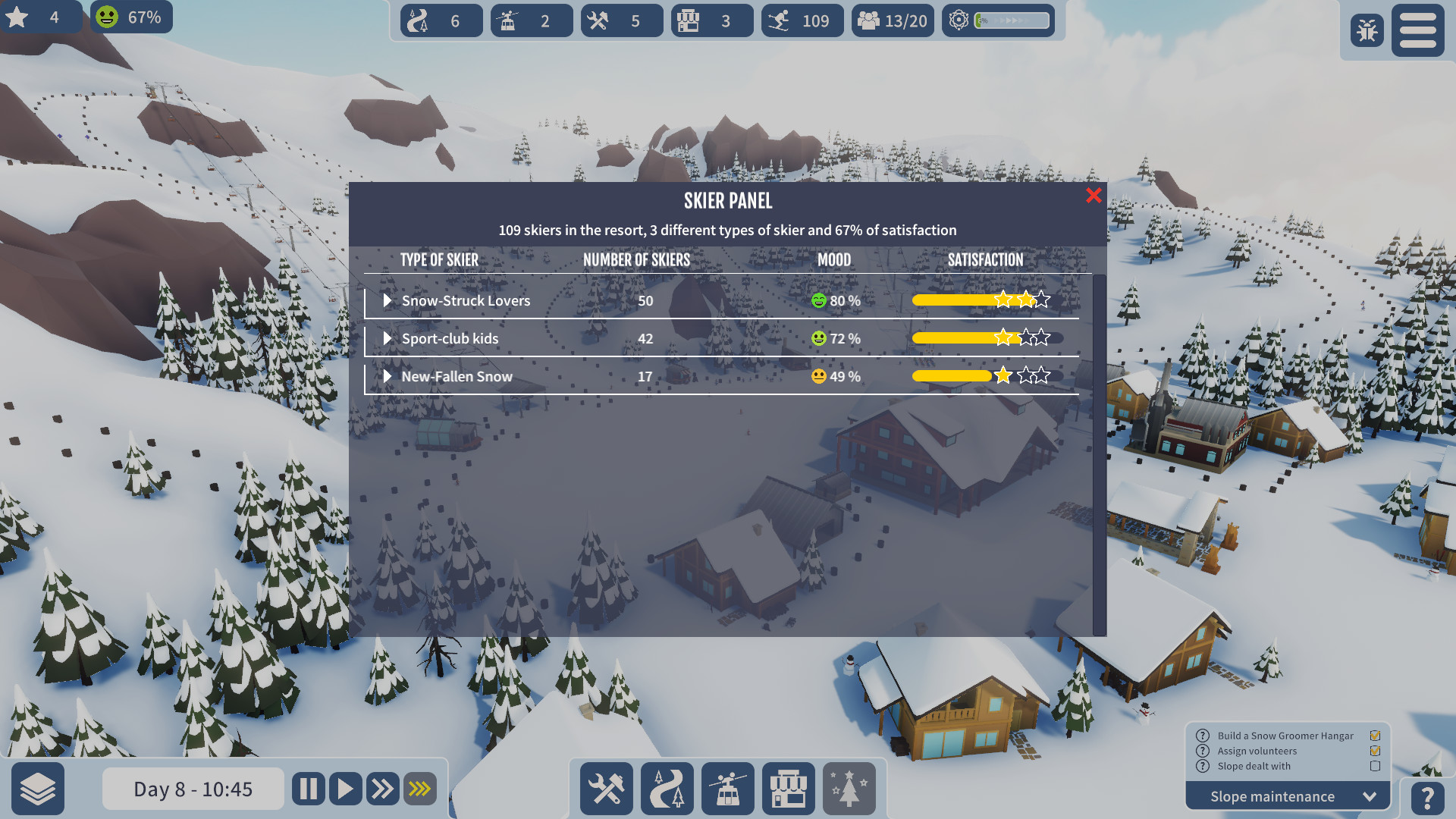Select the build tools hammer-and-wrench icon
Screen dimensions: 1456x819
606,789
